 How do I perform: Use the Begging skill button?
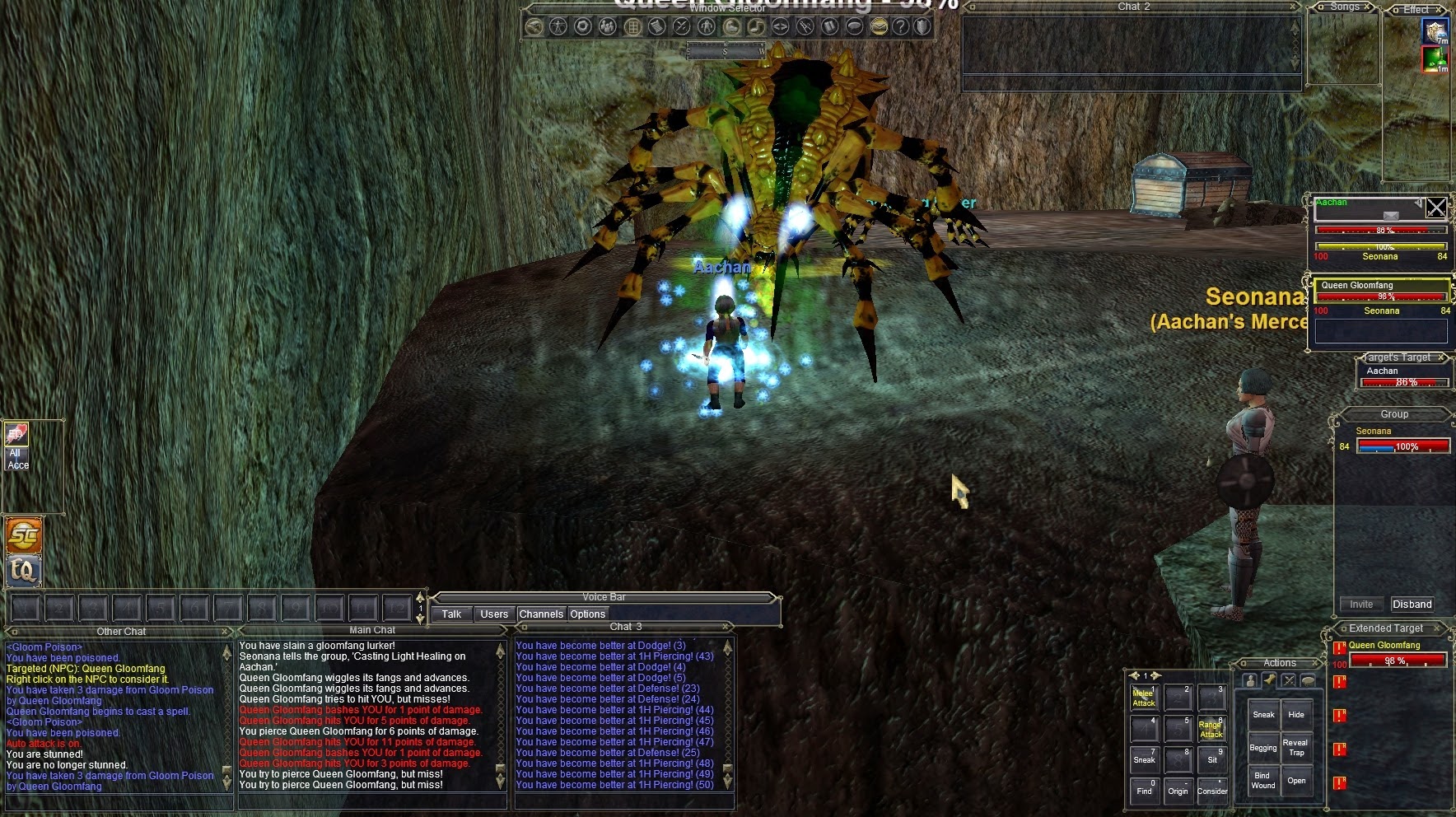(1263, 748)
